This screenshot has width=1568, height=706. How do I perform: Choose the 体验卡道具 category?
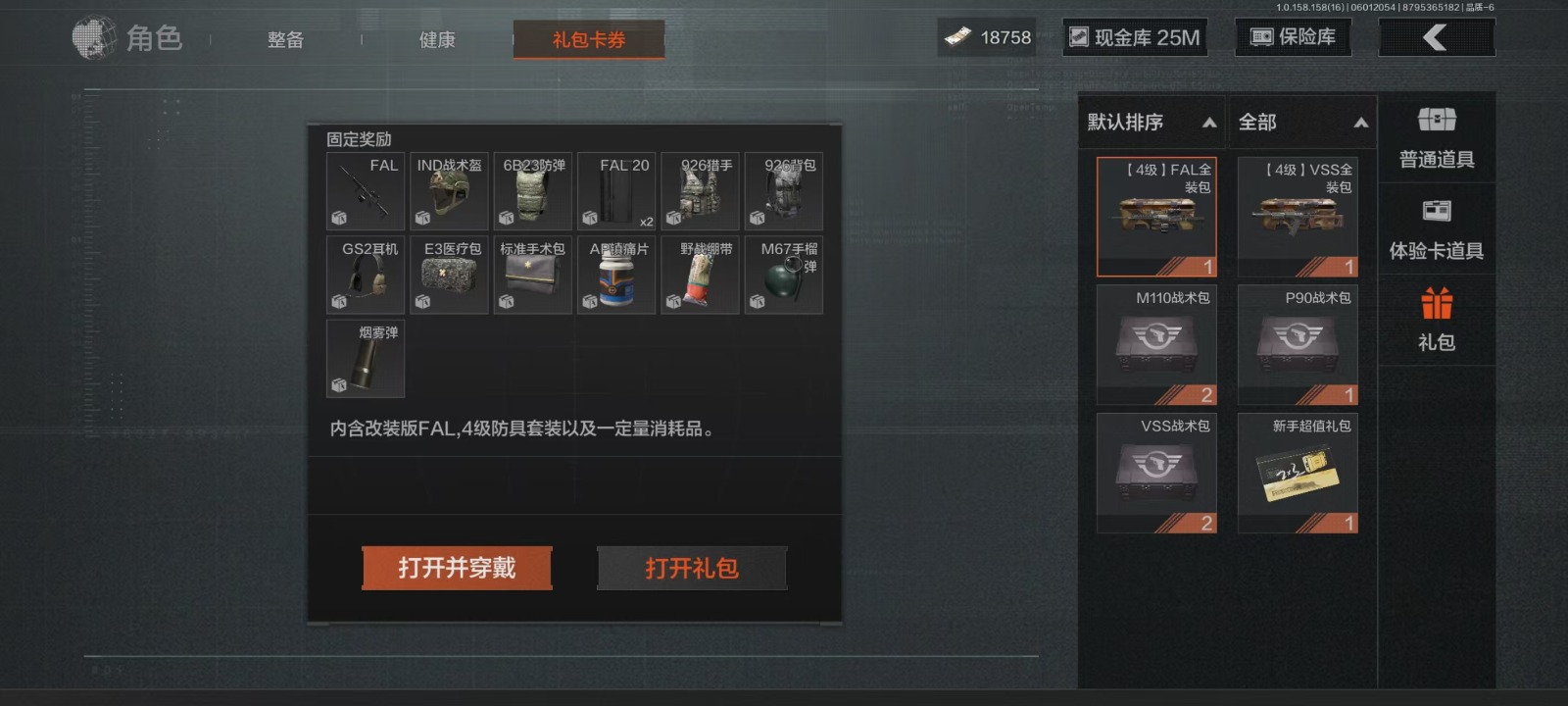coord(1437,229)
